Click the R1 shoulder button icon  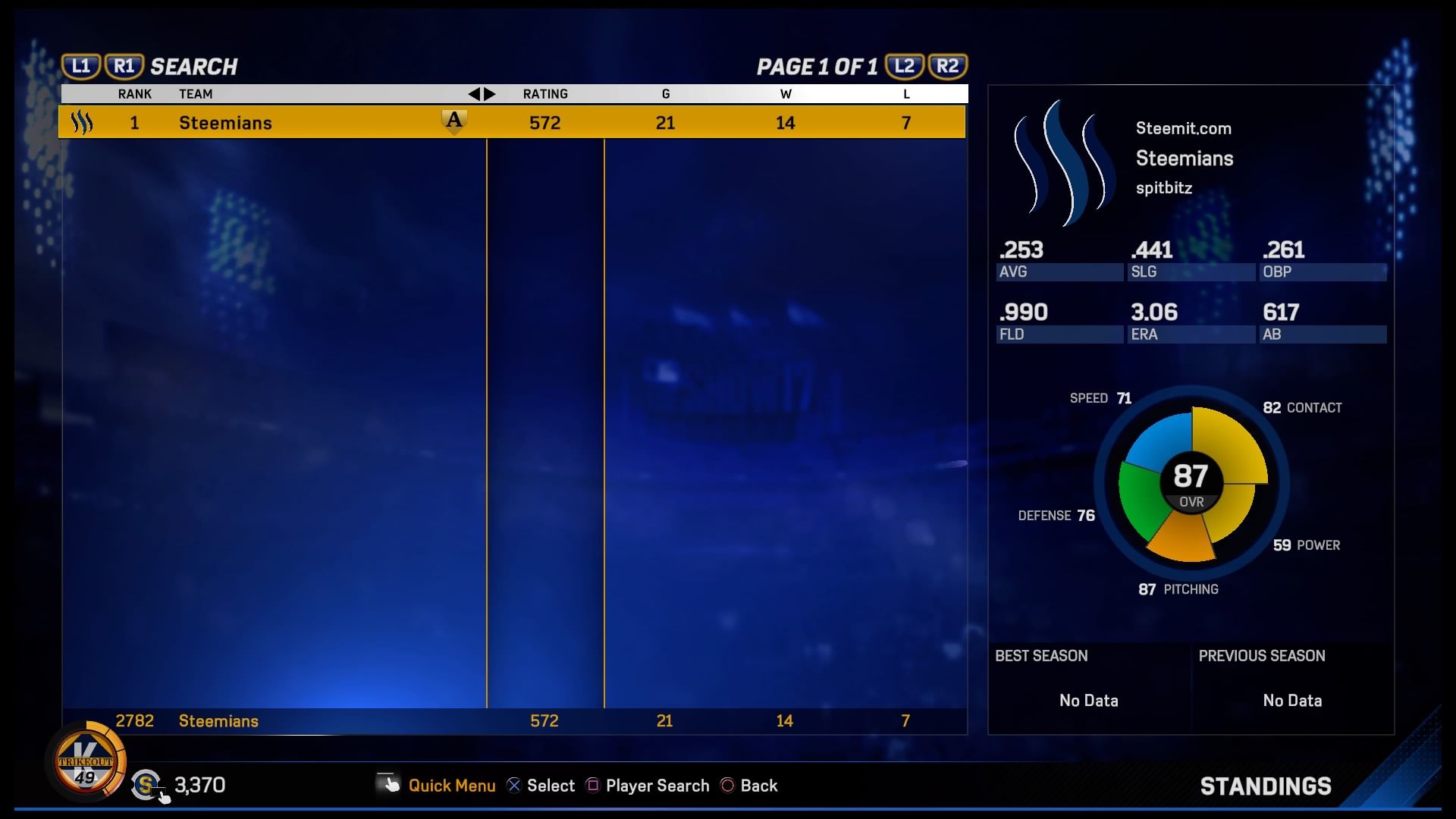click(124, 65)
